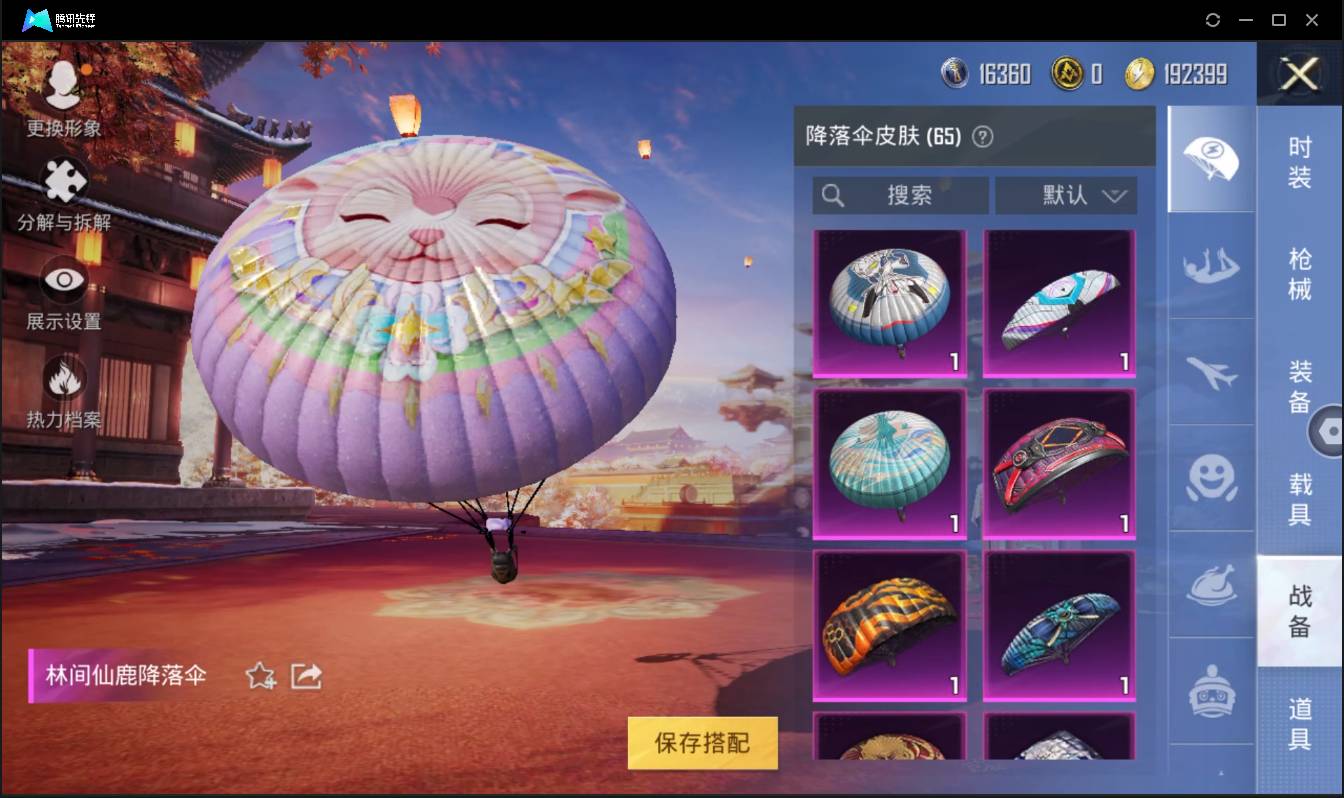Expand the 默认 sorting dropdown

point(1066,195)
